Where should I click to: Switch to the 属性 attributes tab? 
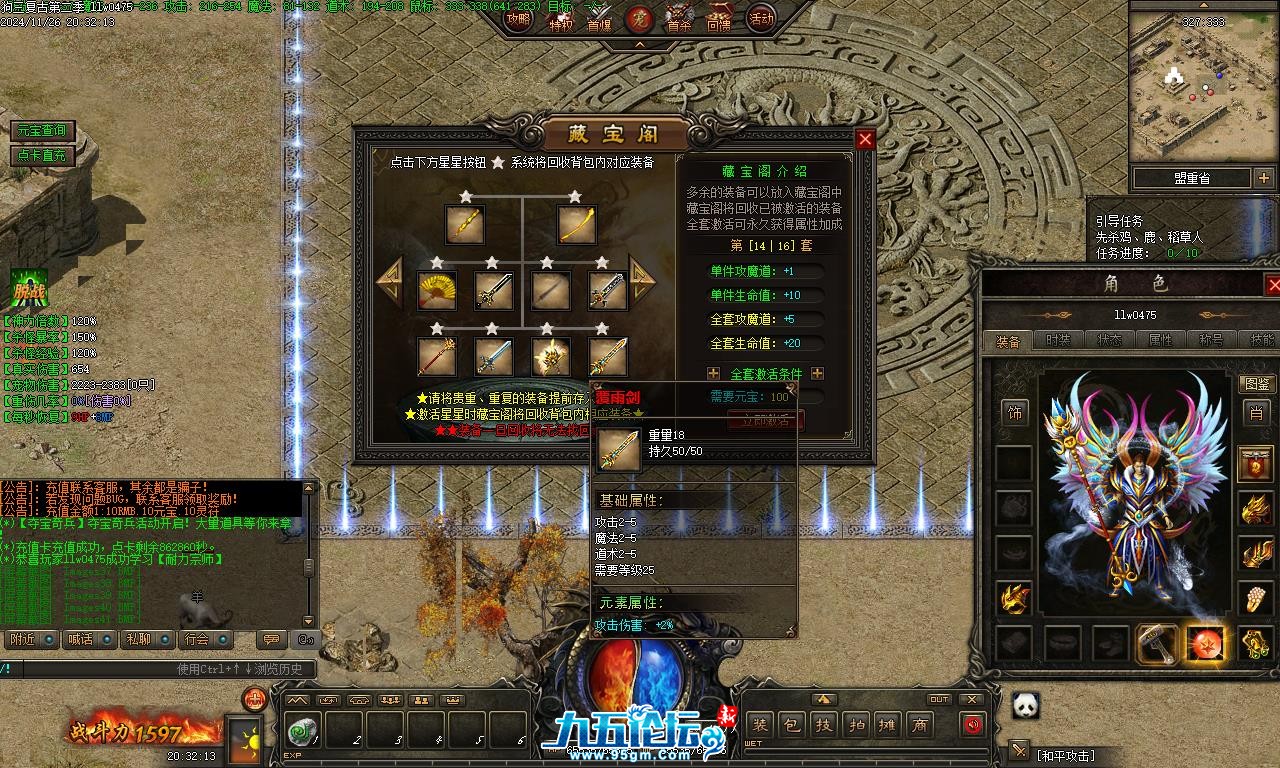1160,341
